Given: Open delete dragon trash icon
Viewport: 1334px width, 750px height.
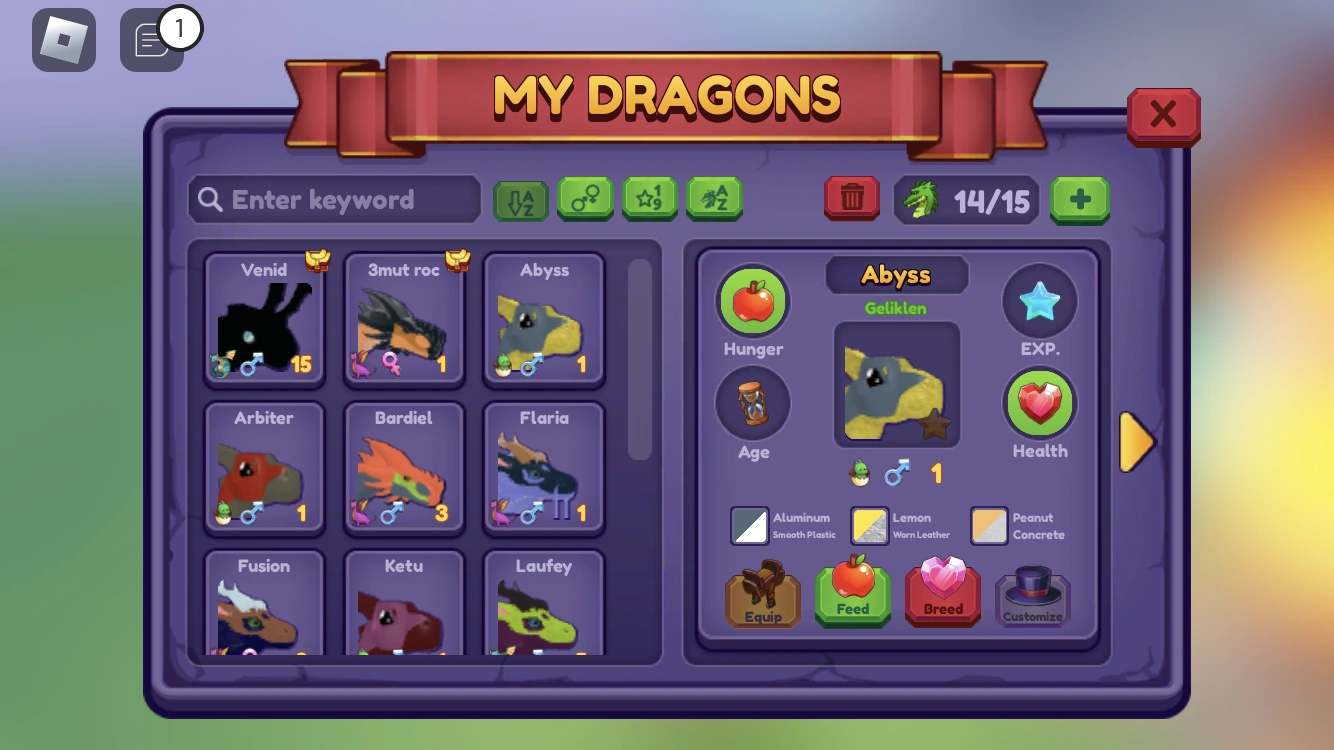Looking at the screenshot, I should [x=852, y=199].
